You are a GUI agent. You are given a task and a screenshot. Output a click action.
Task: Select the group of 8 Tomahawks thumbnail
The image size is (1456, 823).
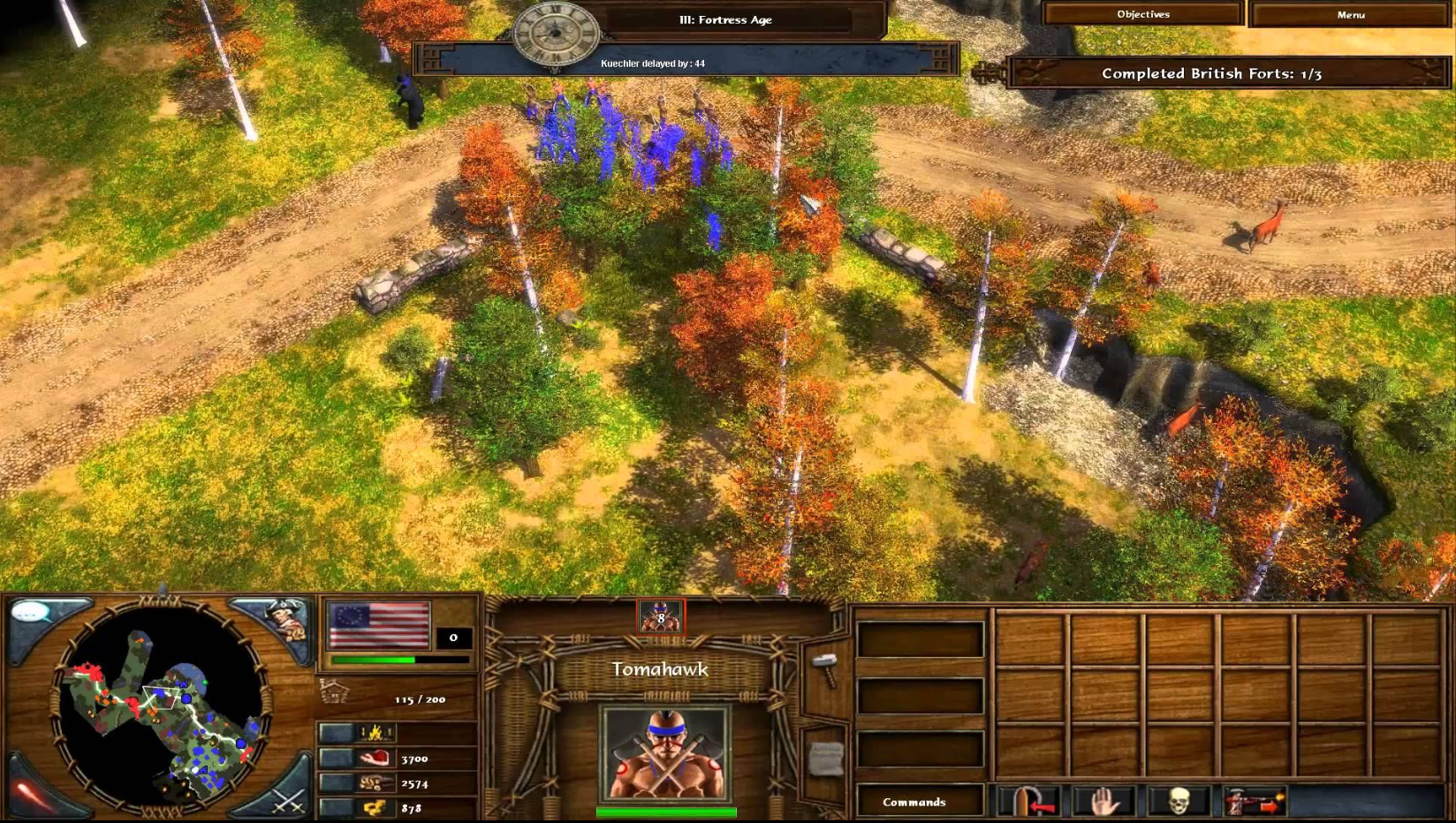660,616
